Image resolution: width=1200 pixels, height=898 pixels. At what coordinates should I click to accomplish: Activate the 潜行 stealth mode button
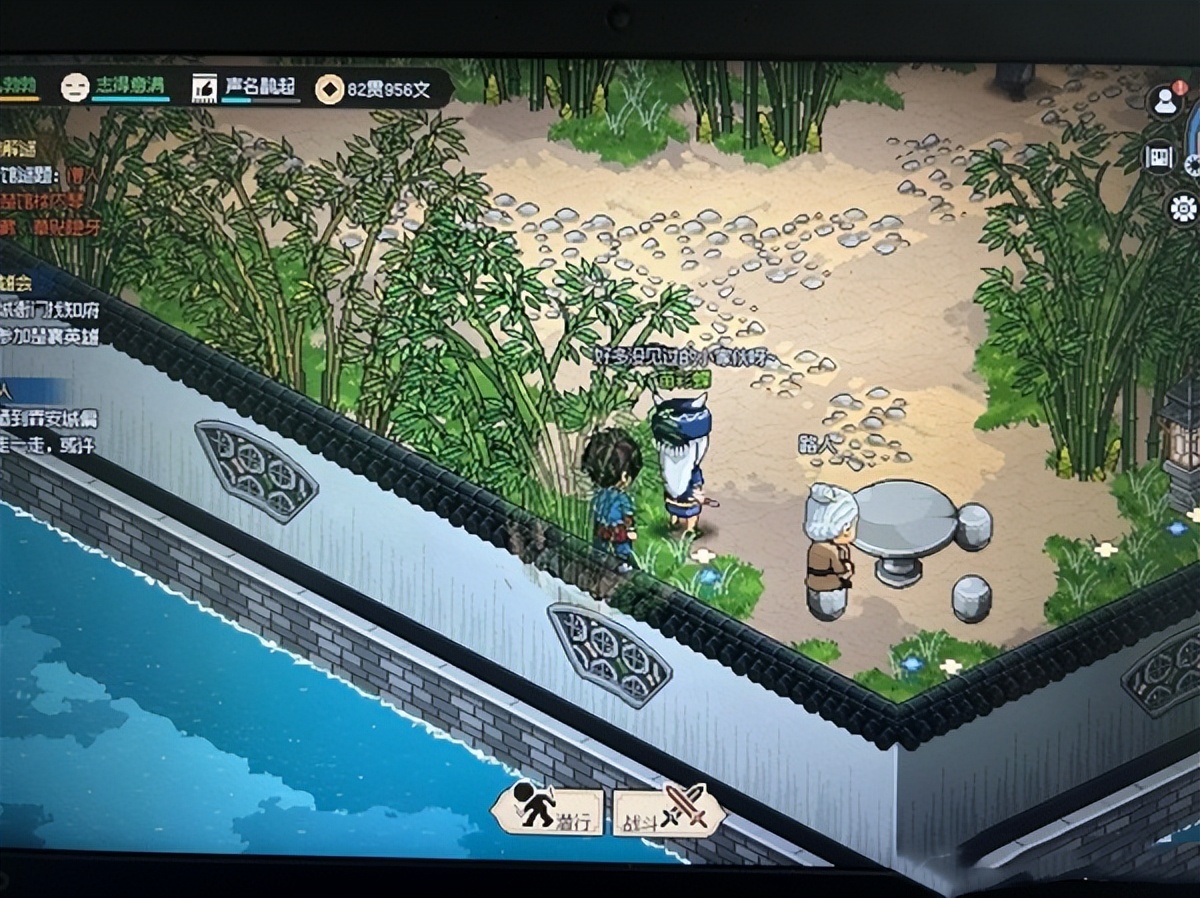click(x=547, y=809)
